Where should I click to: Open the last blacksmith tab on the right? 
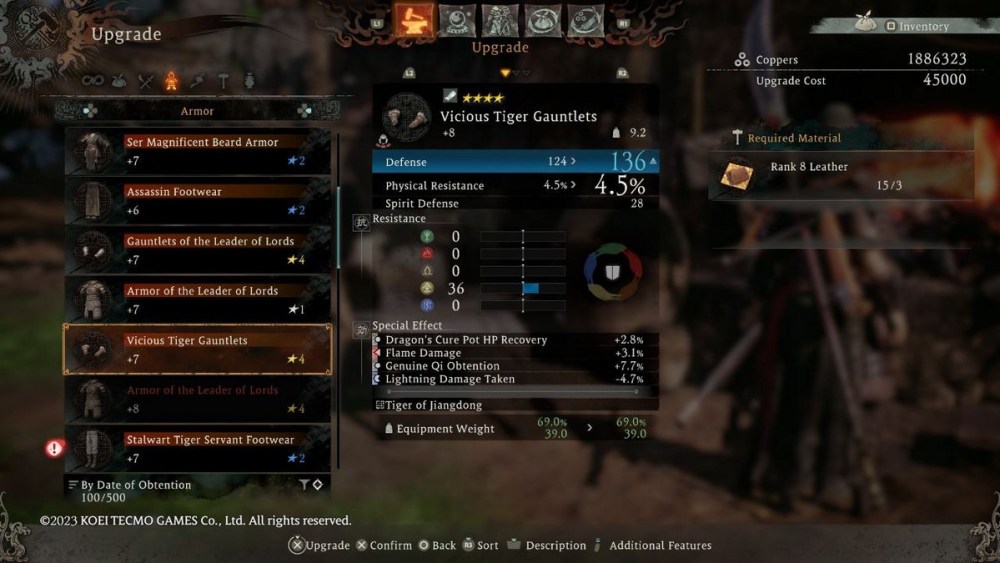click(586, 20)
